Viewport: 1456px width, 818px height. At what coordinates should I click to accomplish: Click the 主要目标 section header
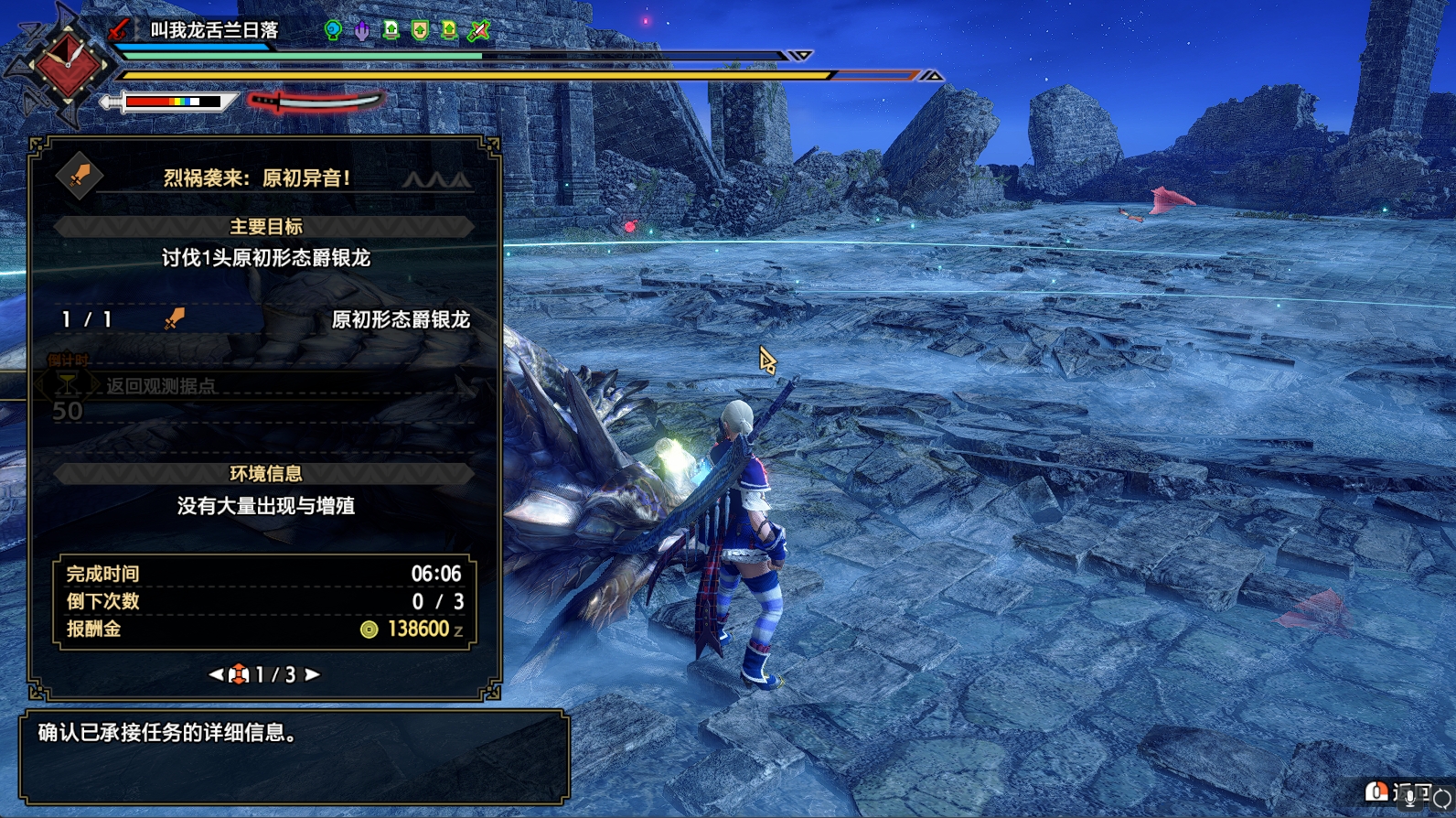pos(265,226)
